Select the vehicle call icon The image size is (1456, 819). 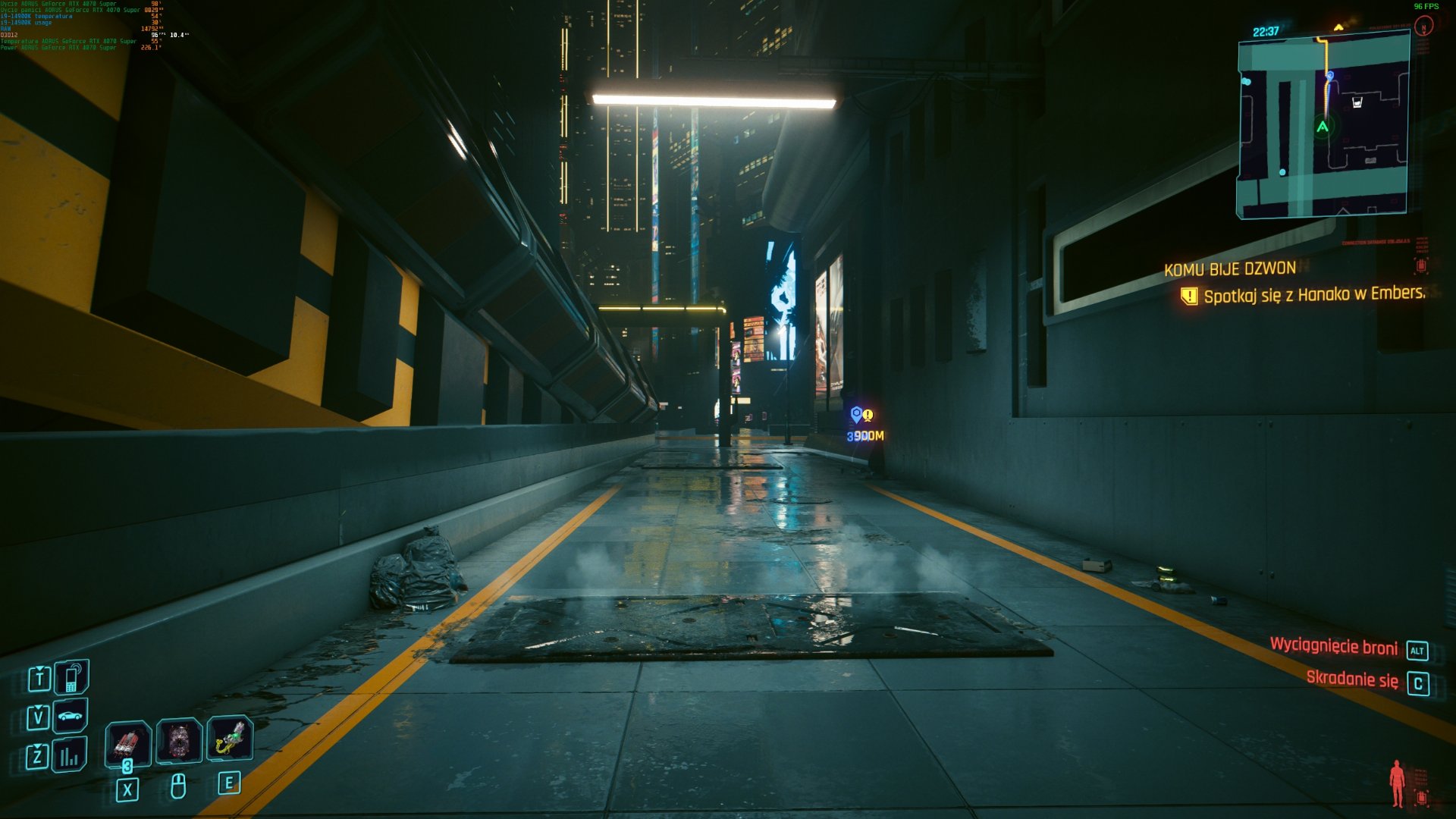pos(71,716)
